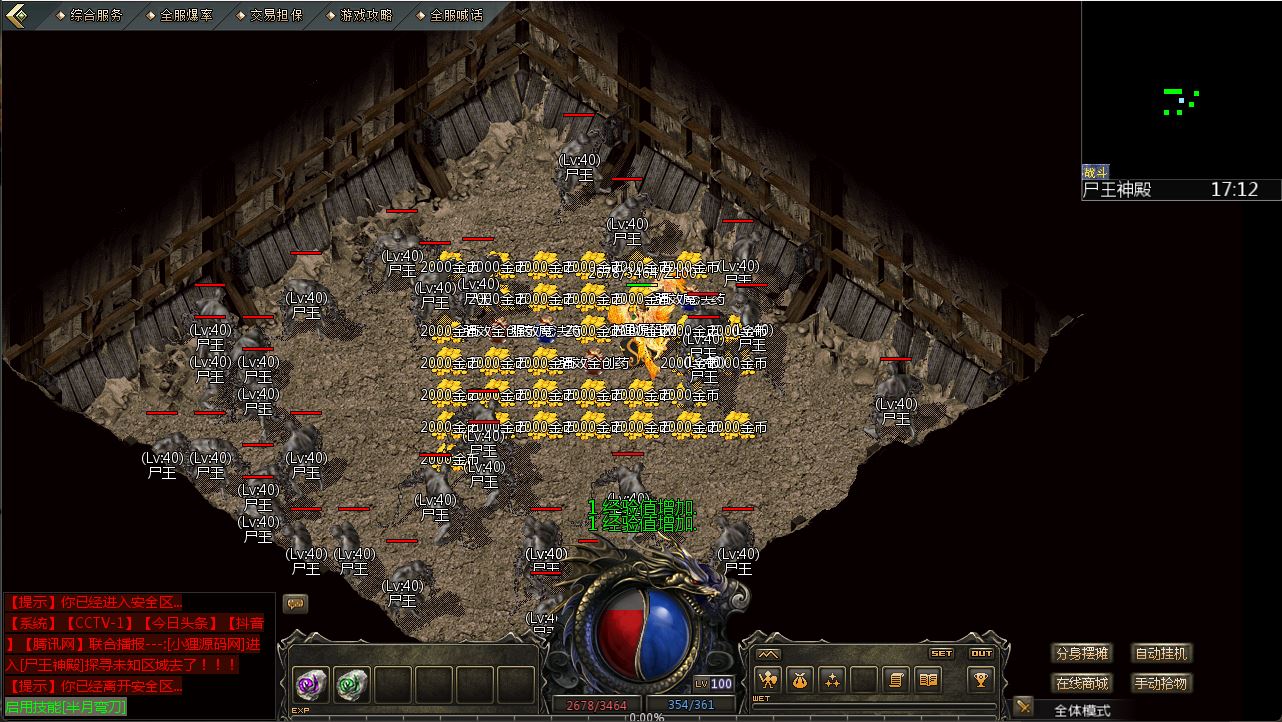Open the 在线商城 online shop

pyautogui.click(x=1082, y=683)
